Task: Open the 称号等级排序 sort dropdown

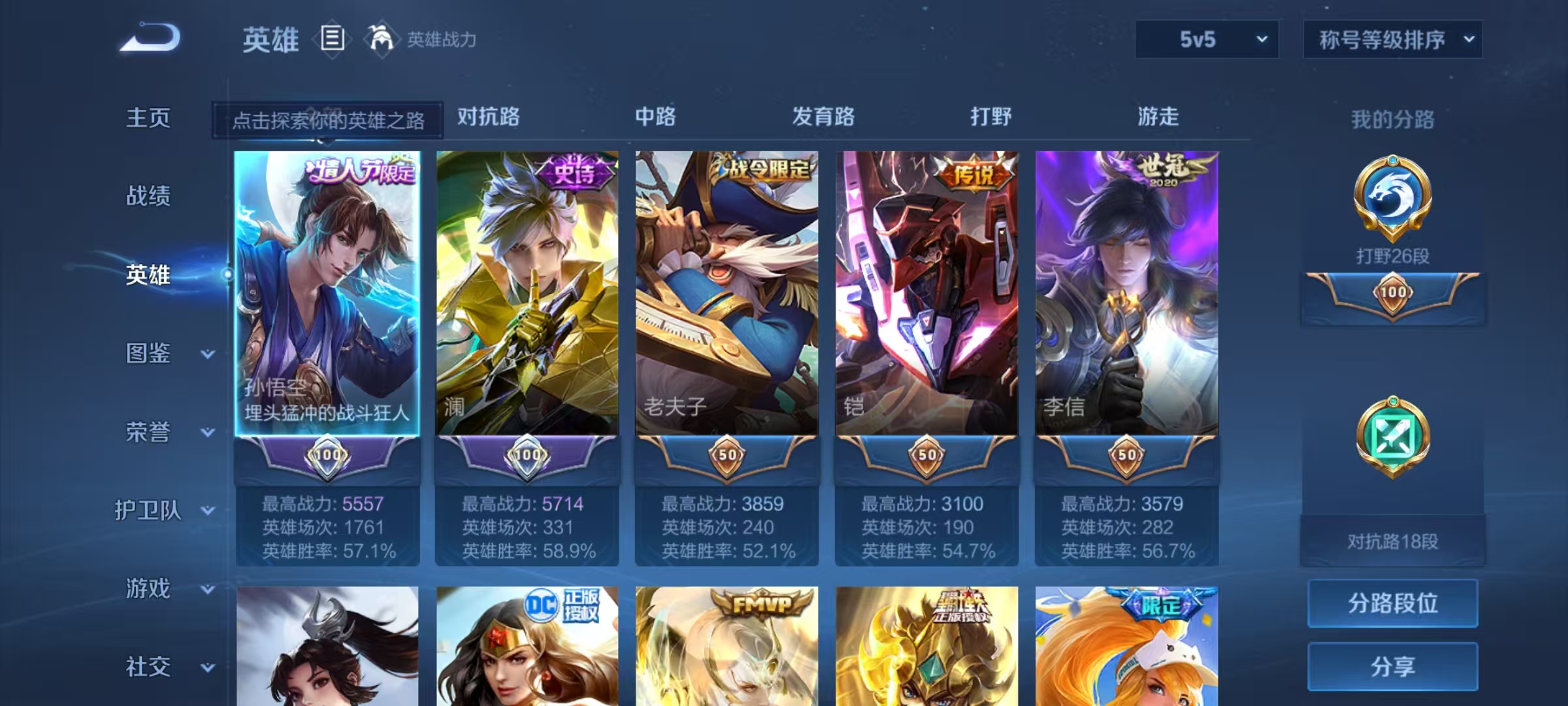Action: (1392, 39)
